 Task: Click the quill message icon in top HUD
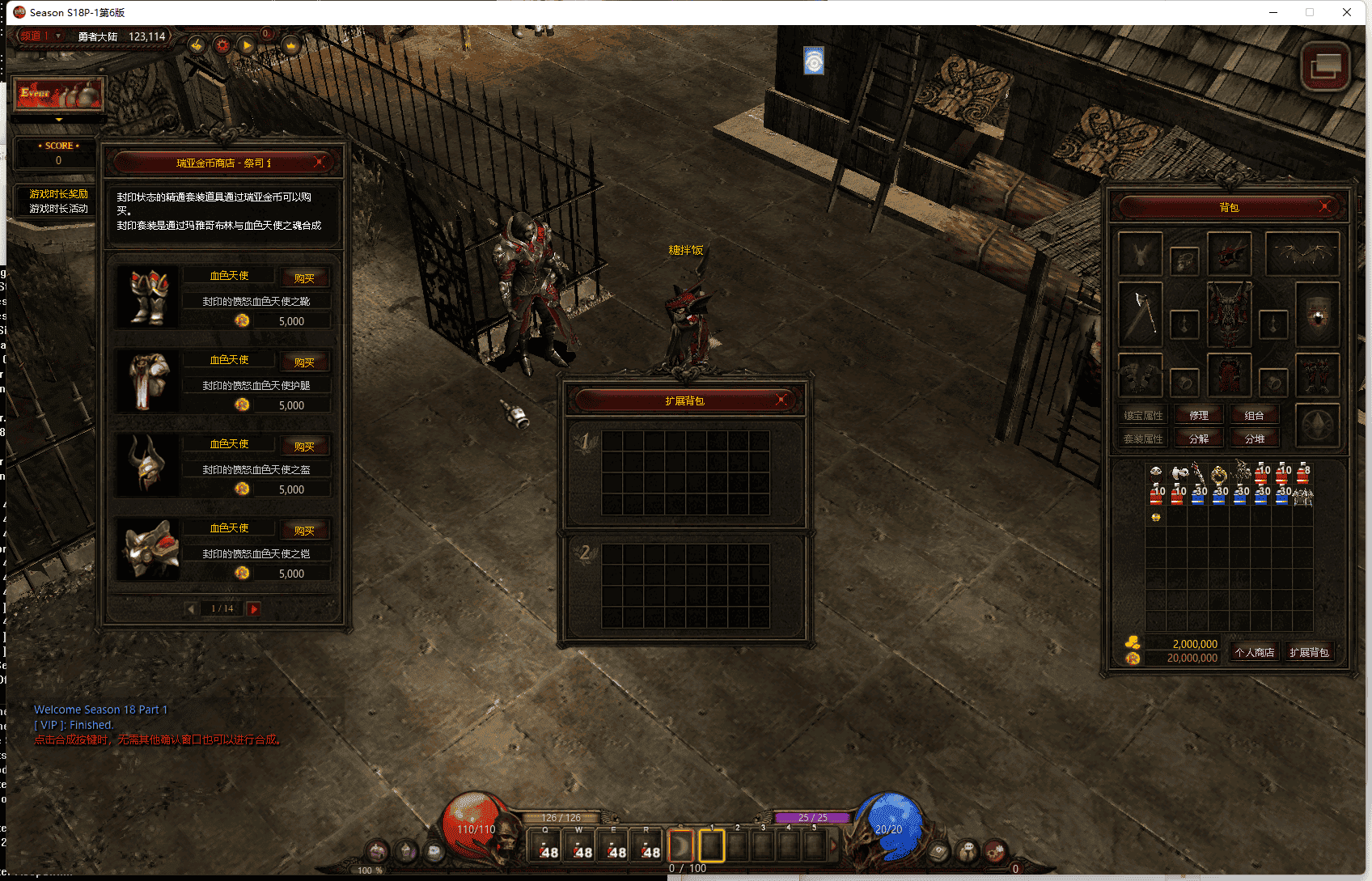pyautogui.click(x=196, y=46)
